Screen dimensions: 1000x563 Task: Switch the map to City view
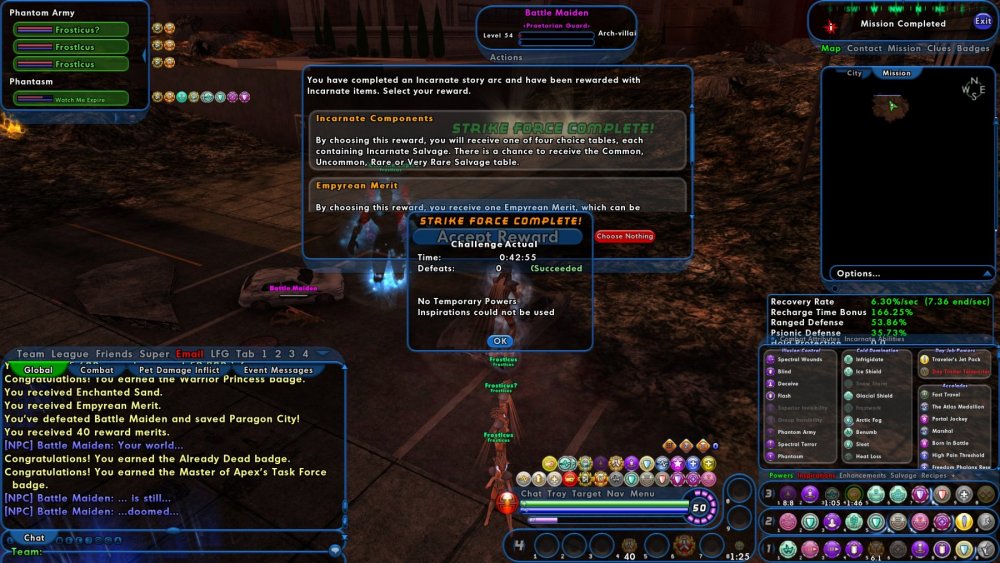(x=855, y=73)
